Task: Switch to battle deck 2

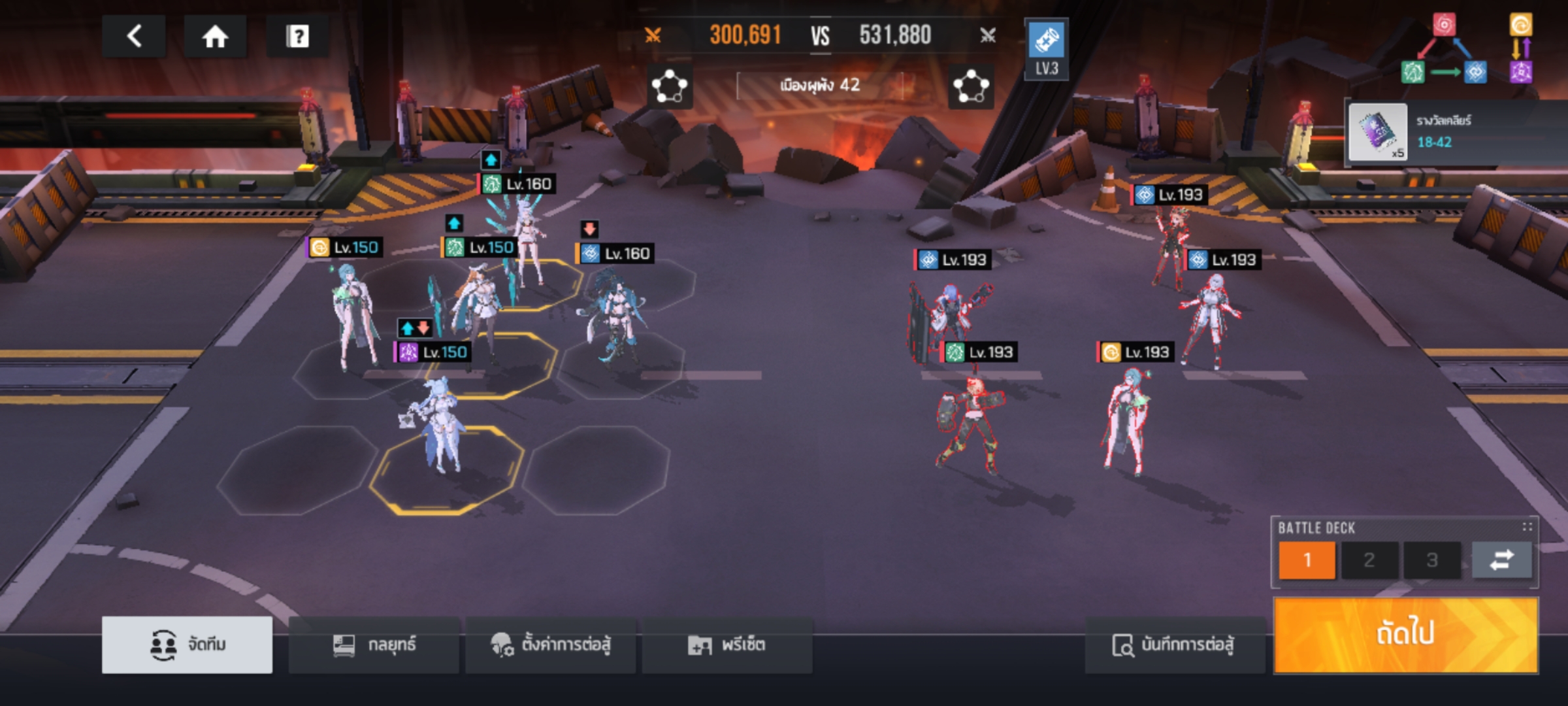Action: [x=1369, y=560]
